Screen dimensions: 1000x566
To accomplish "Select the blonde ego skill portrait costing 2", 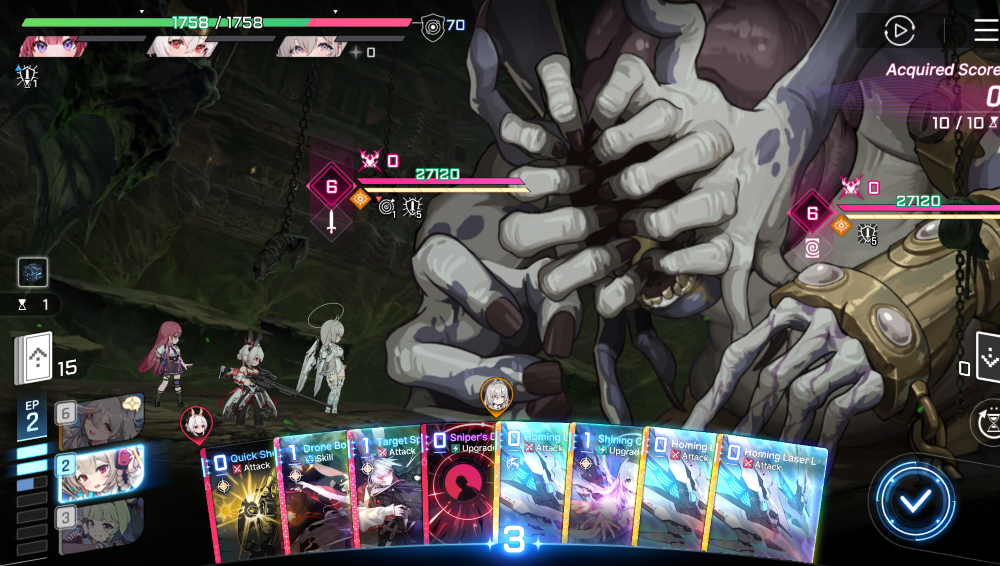I will [x=98, y=472].
